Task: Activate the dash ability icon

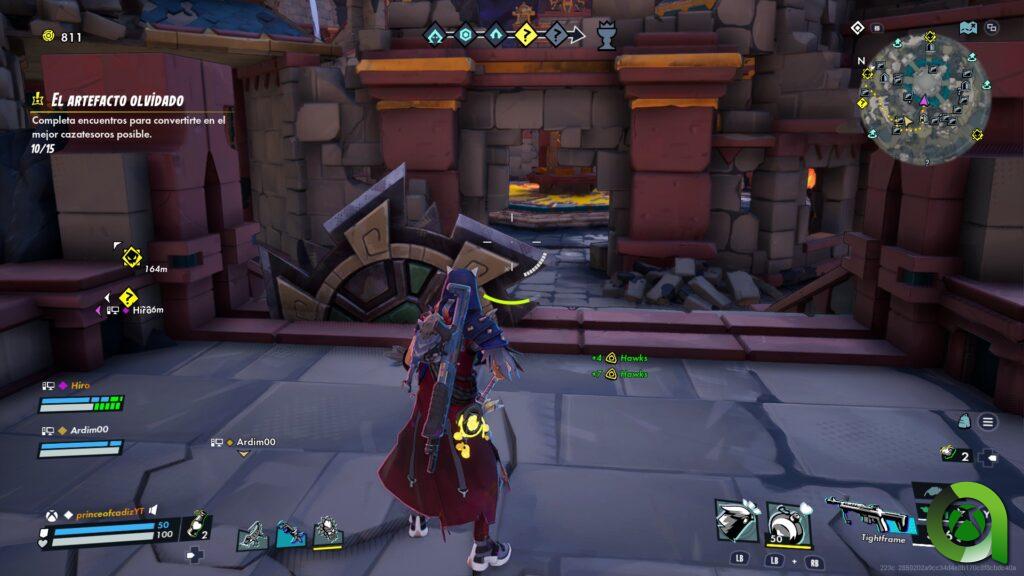Action: 736,521
